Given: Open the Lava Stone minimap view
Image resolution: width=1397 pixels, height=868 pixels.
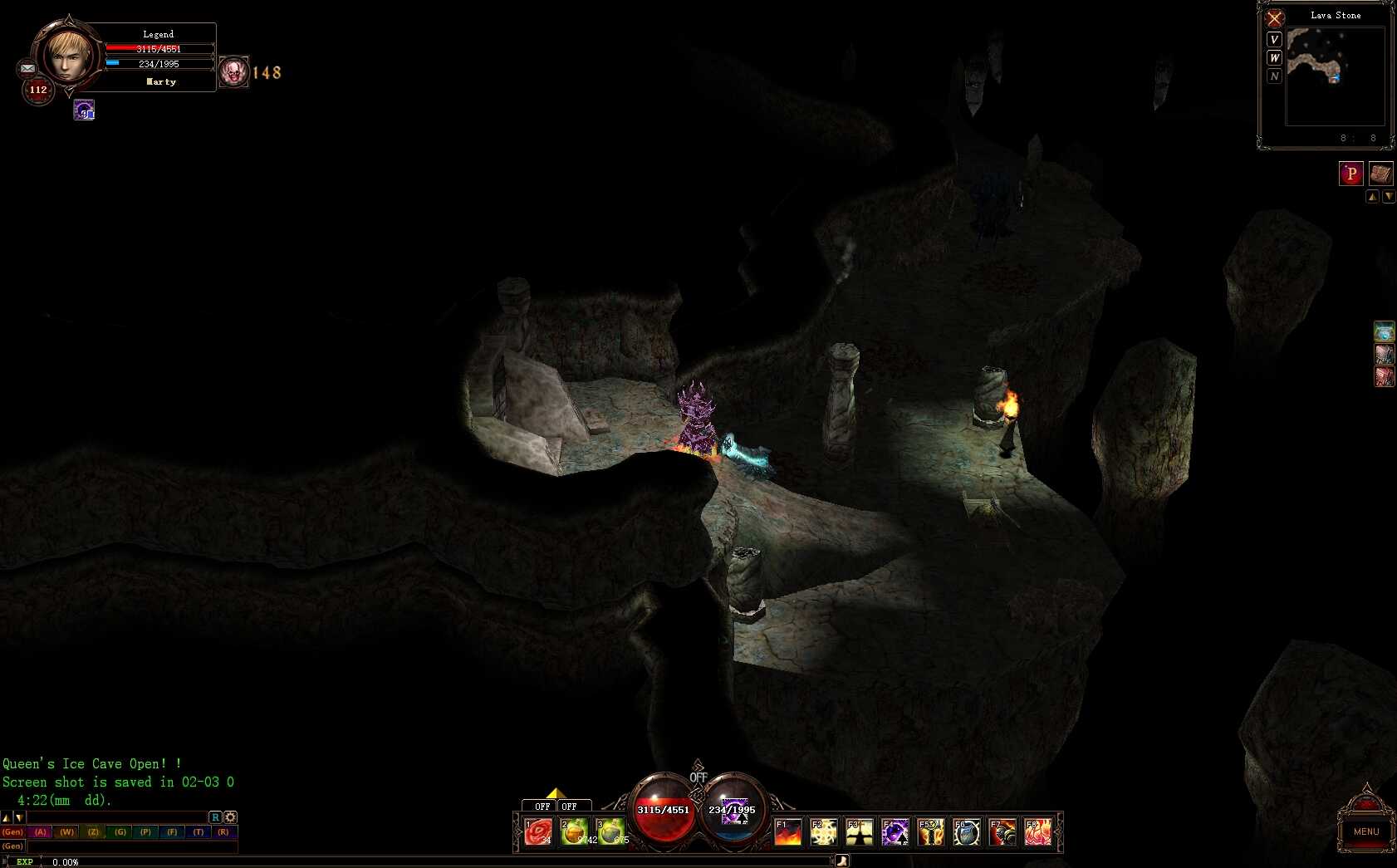Looking at the screenshot, I should [x=1335, y=76].
